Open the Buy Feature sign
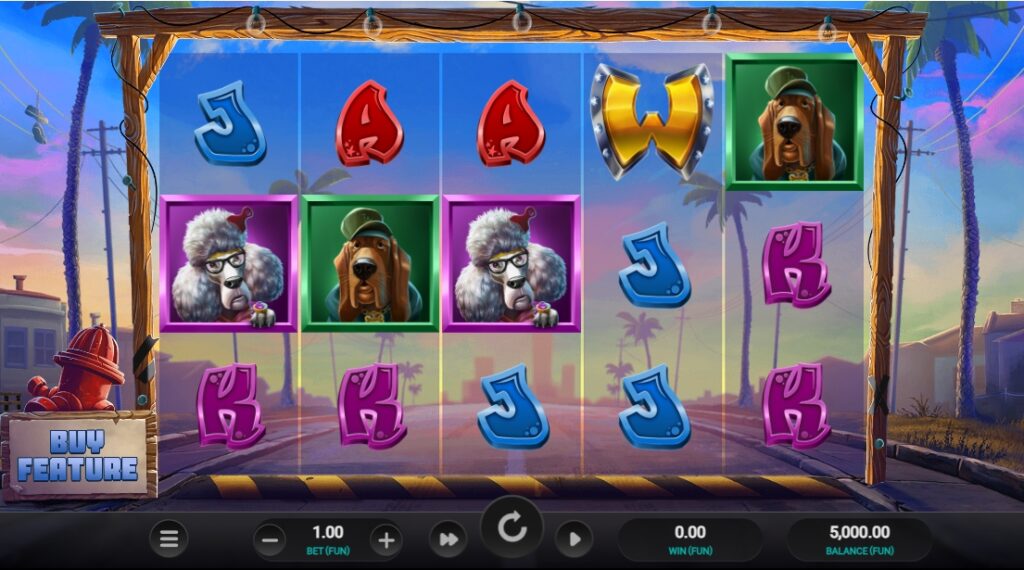 (x=78, y=456)
